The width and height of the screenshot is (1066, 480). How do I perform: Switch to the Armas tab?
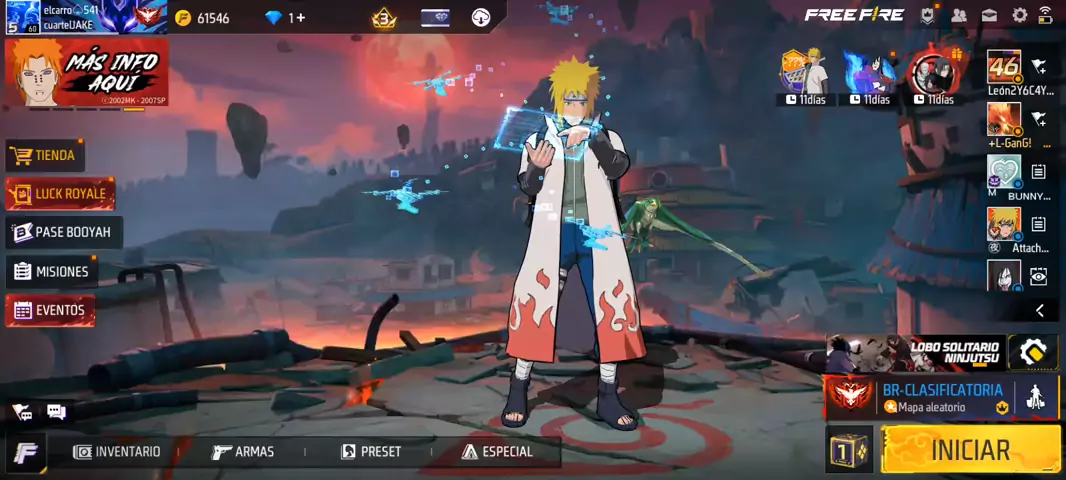tap(243, 452)
